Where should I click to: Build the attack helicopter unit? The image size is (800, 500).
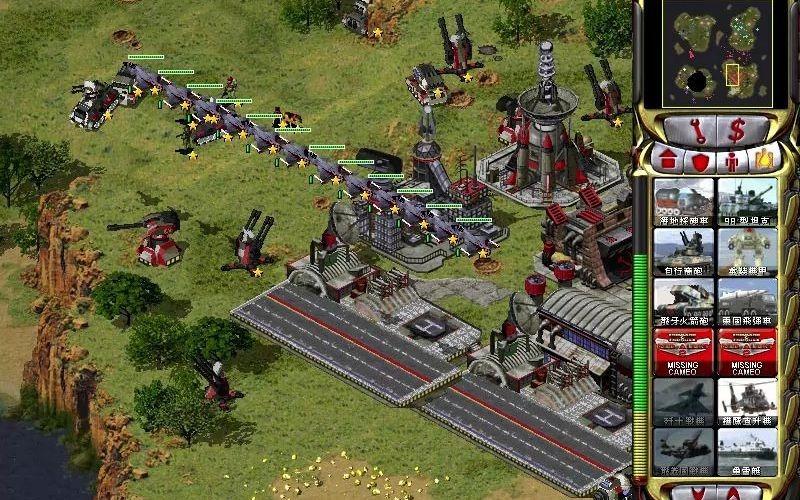coord(746,401)
